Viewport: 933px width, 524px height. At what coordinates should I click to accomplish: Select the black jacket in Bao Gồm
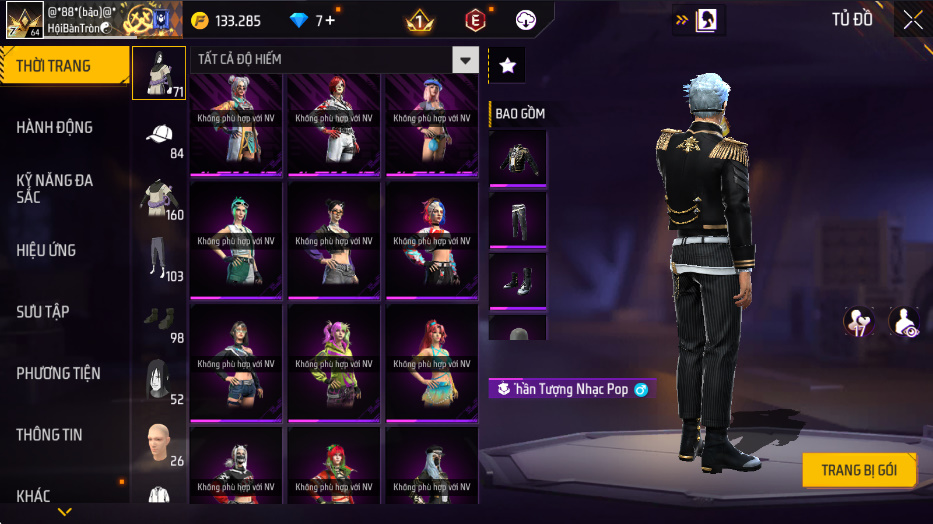[518, 157]
